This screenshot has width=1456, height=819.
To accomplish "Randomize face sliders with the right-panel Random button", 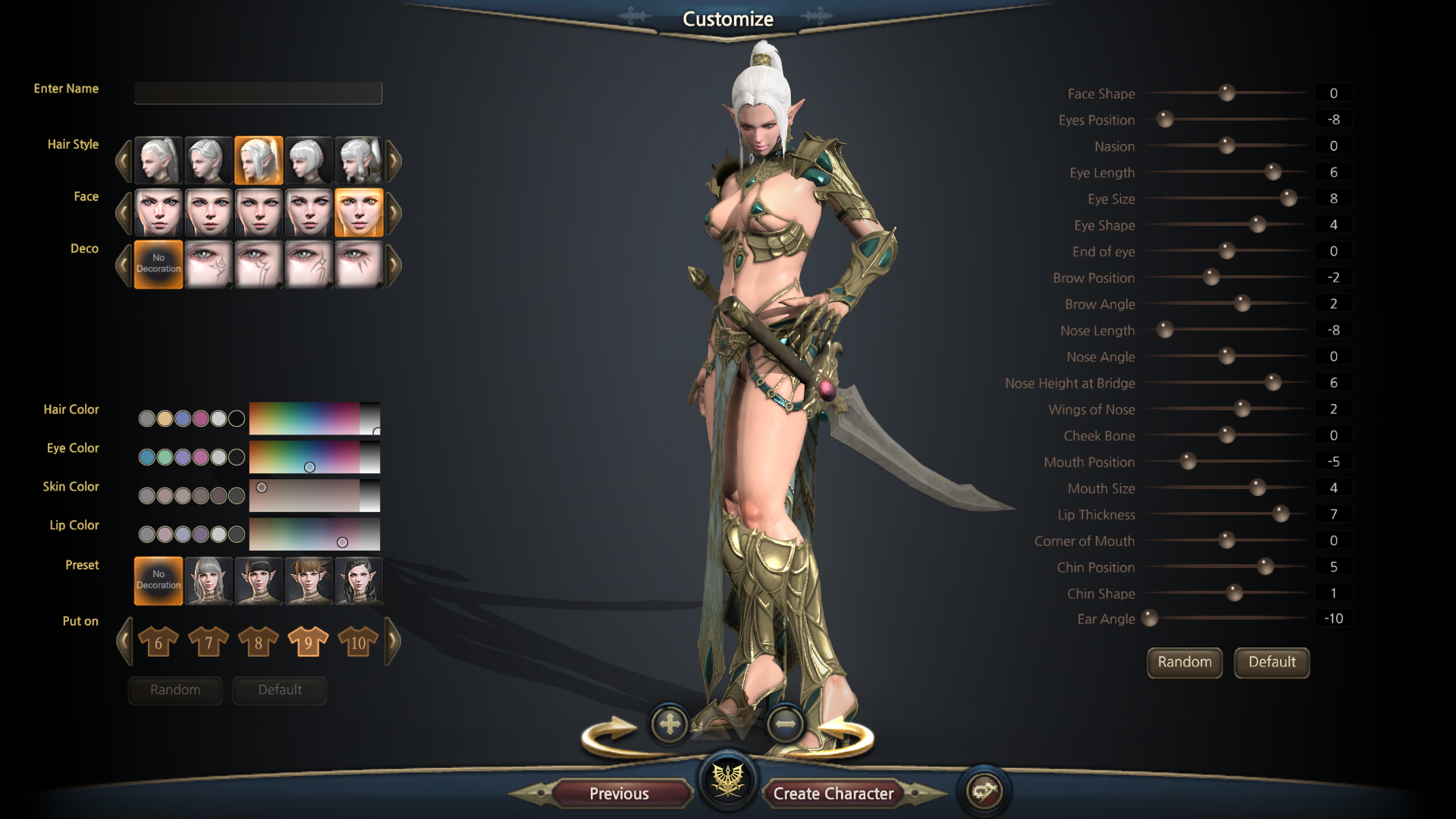I will click(1184, 662).
